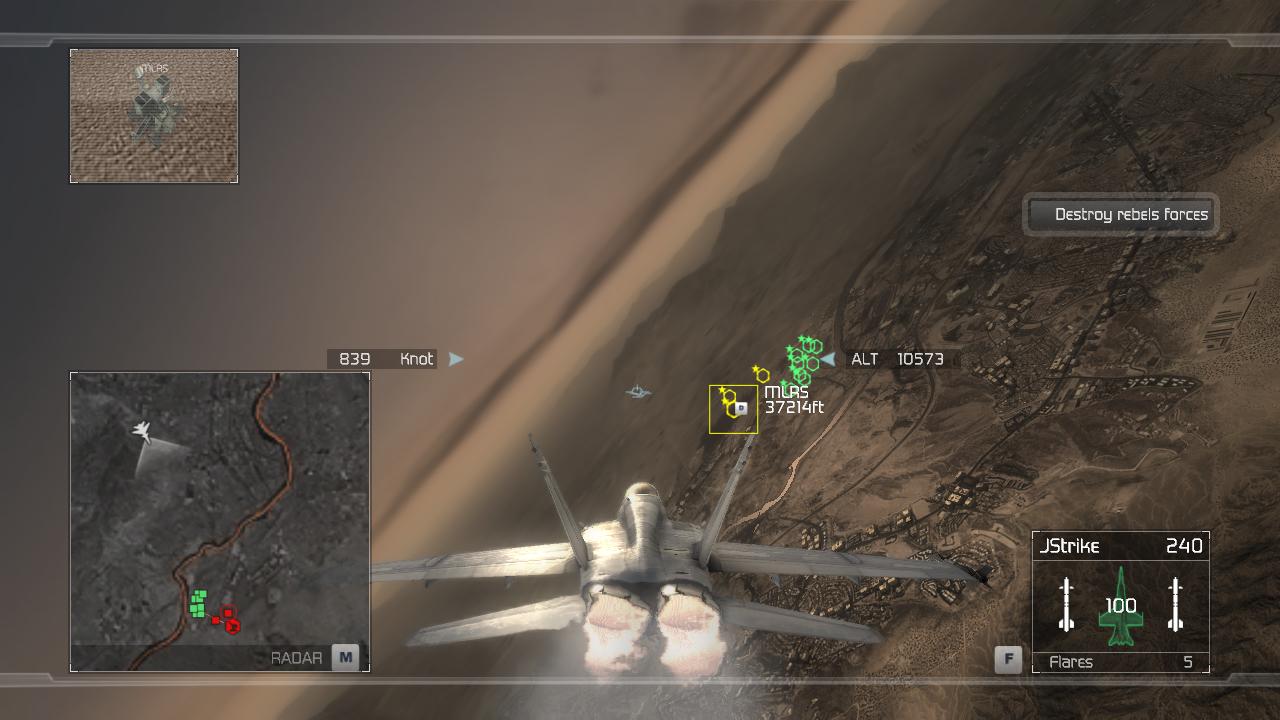Click the Destroy rebels forces objective
Image resolution: width=1280 pixels, height=720 pixels.
1120,214
